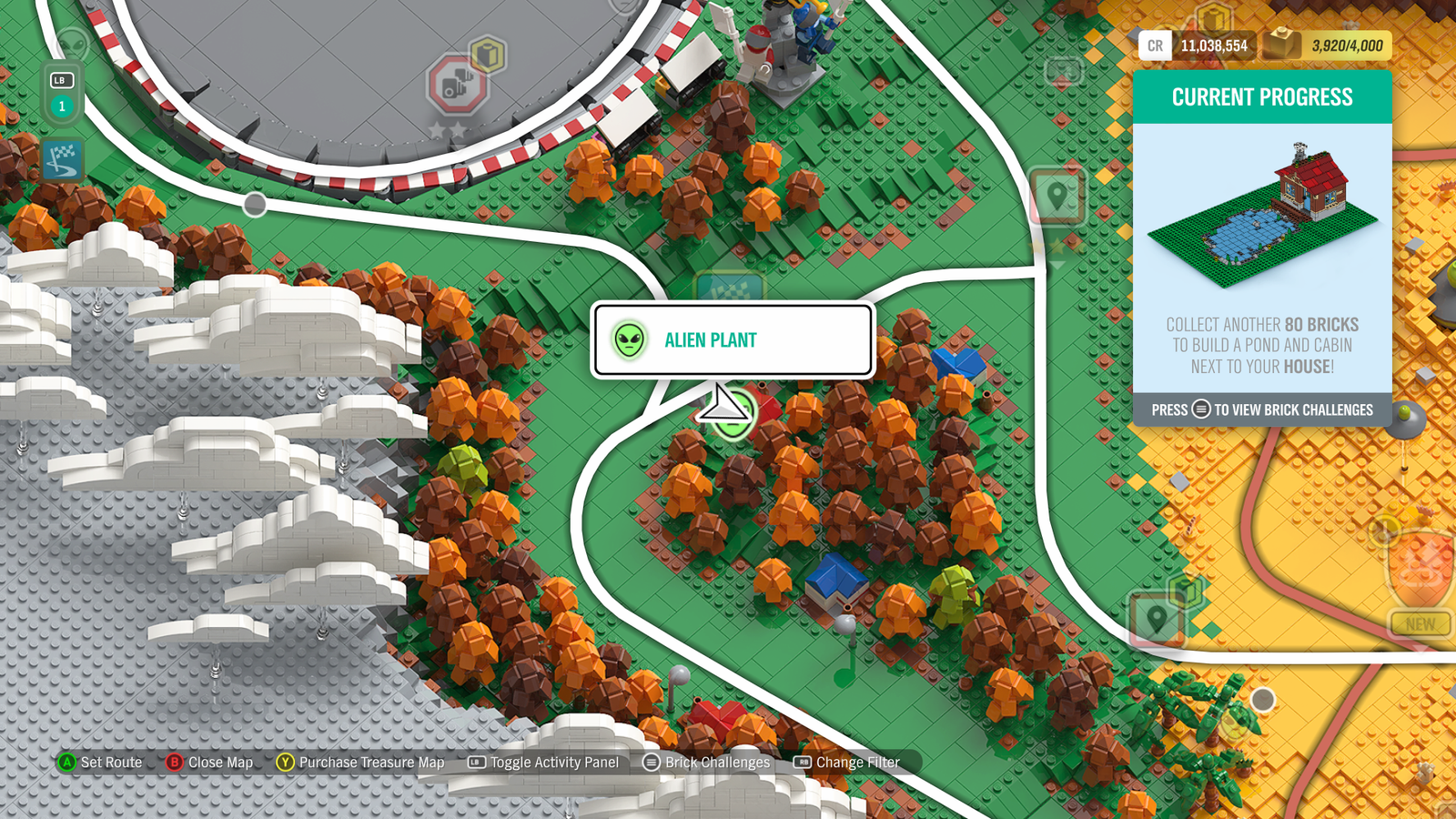
Task: Choose Purchase Treasure Map
Action: [x=361, y=763]
